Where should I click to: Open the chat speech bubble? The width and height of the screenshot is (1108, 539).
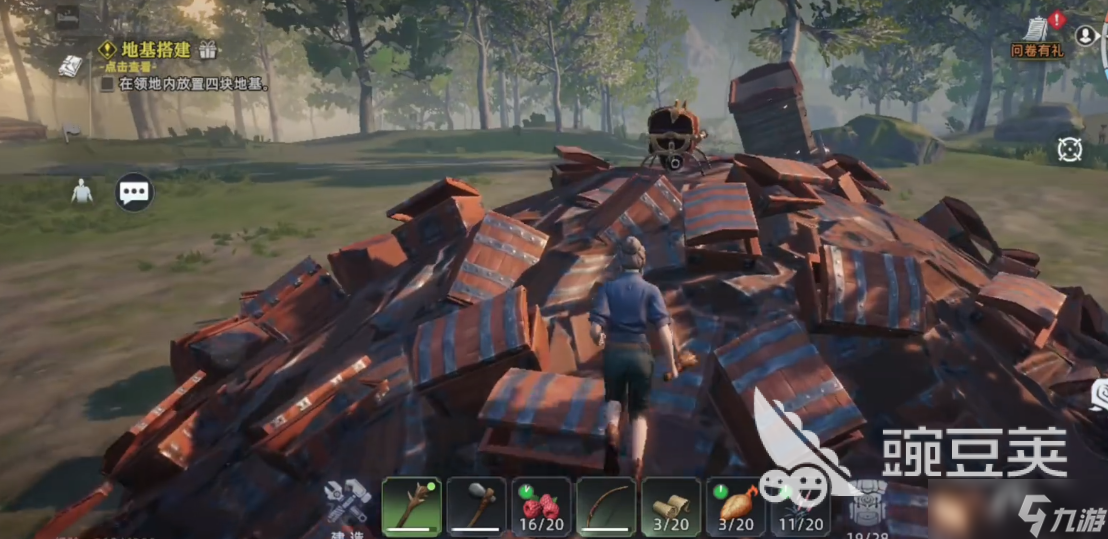(x=134, y=191)
